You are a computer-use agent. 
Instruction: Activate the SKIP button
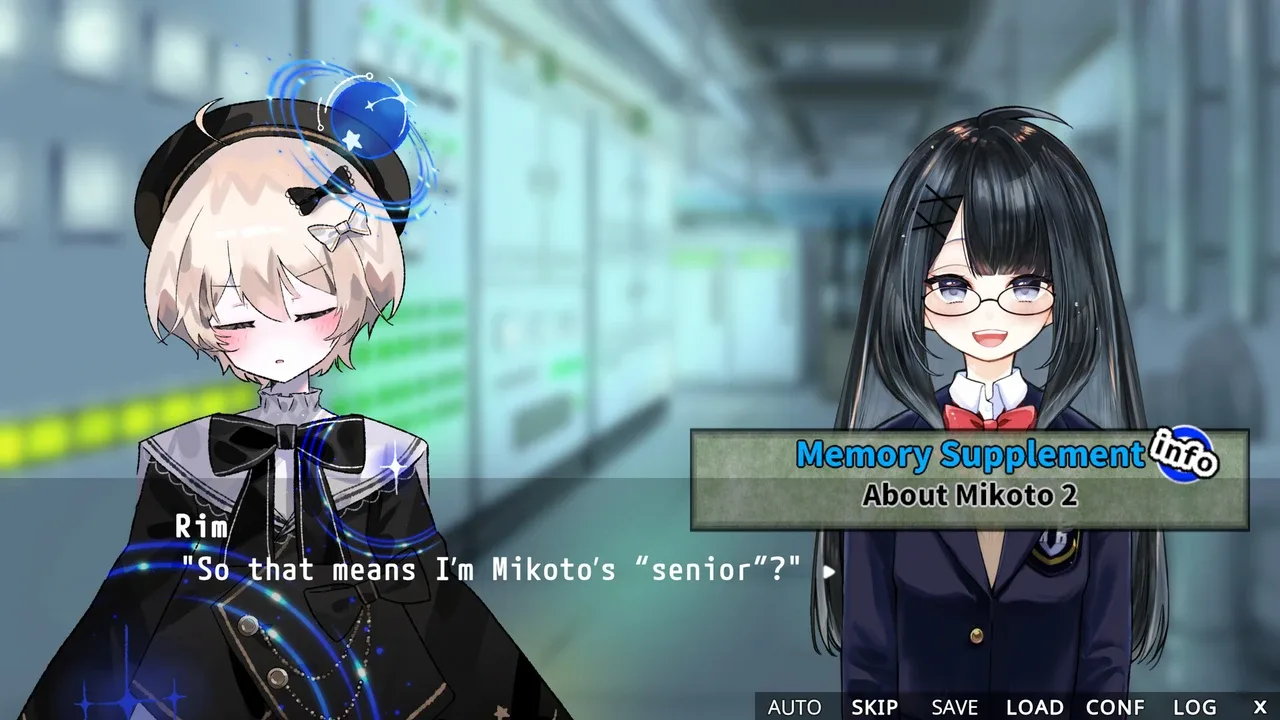(874, 707)
